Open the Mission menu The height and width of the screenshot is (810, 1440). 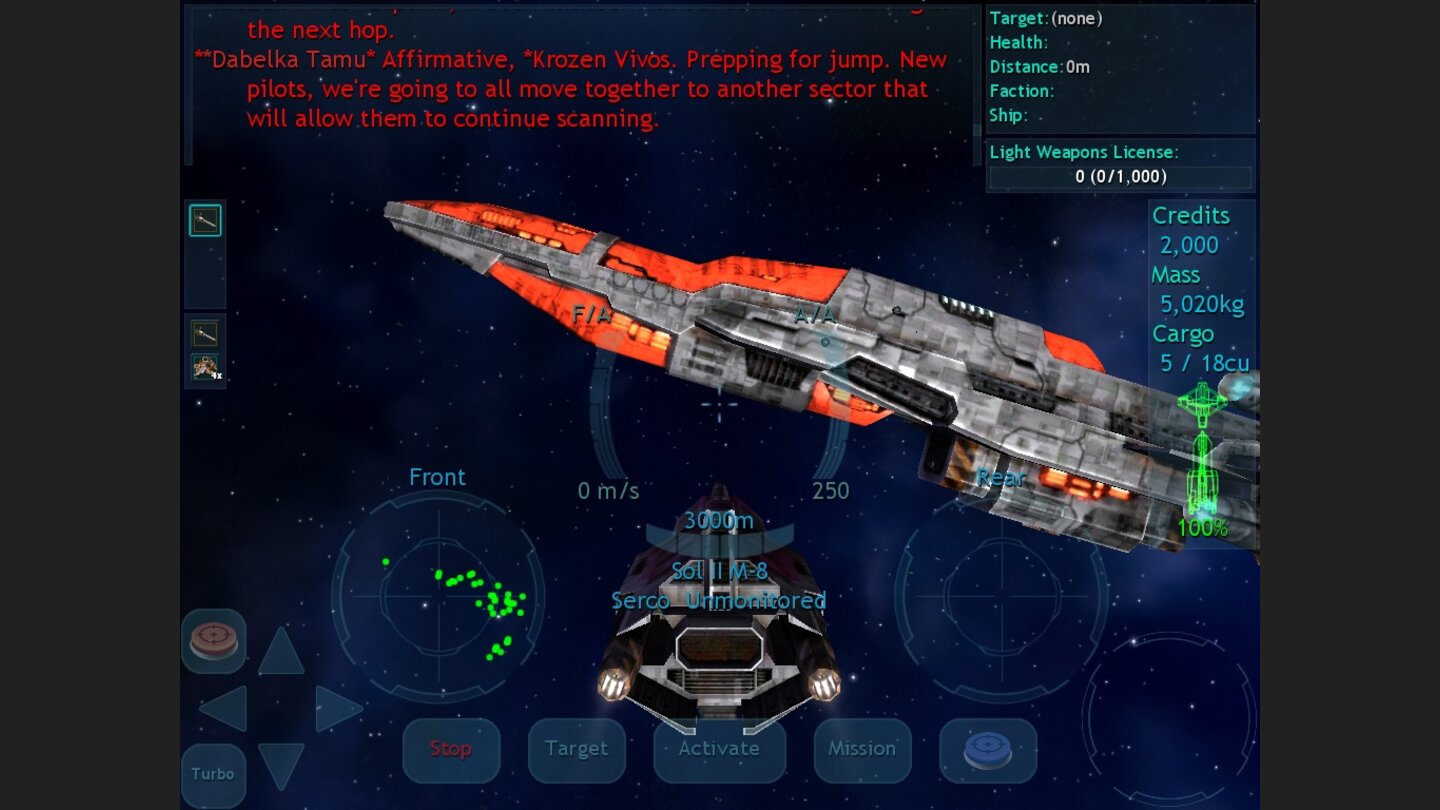tap(862, 748)
